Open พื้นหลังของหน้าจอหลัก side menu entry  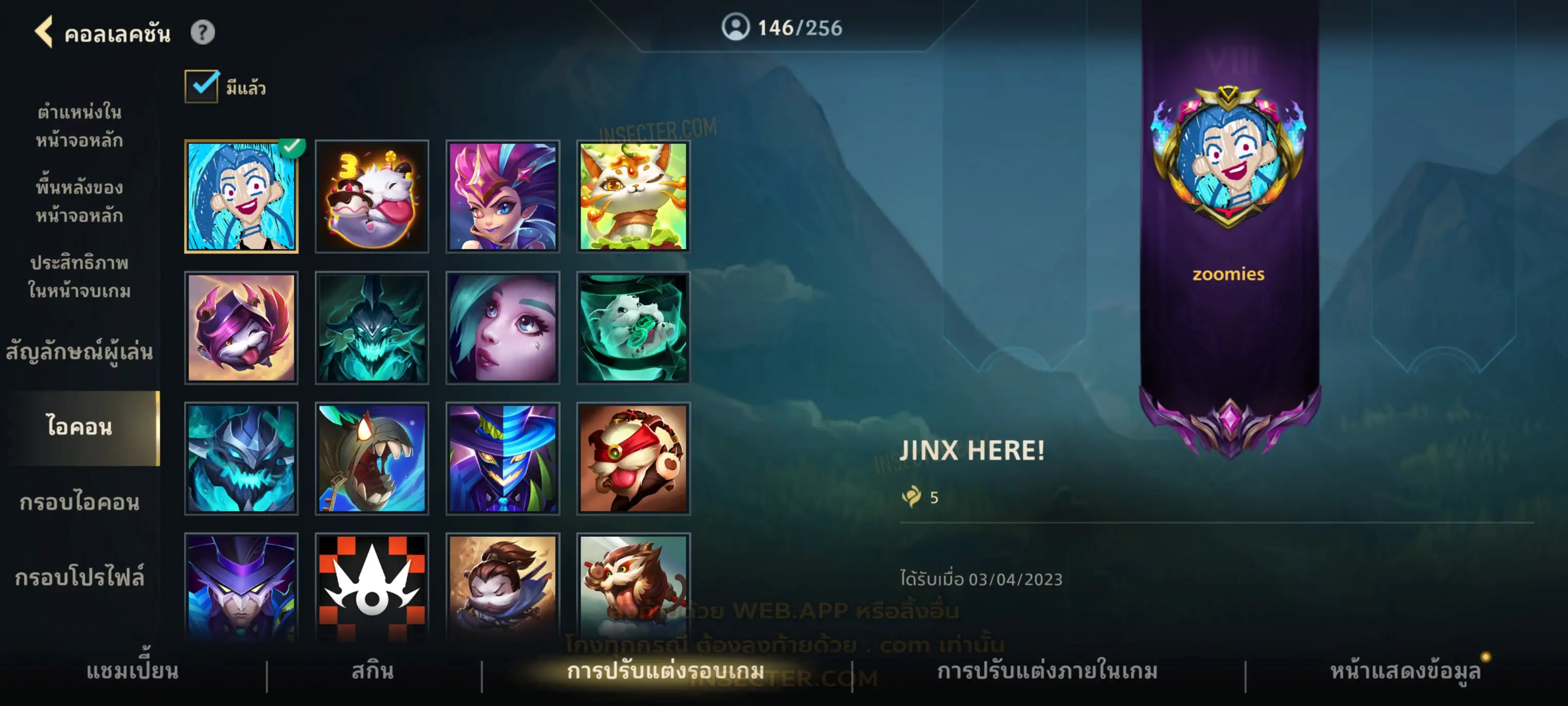click(x=79, y=201)
